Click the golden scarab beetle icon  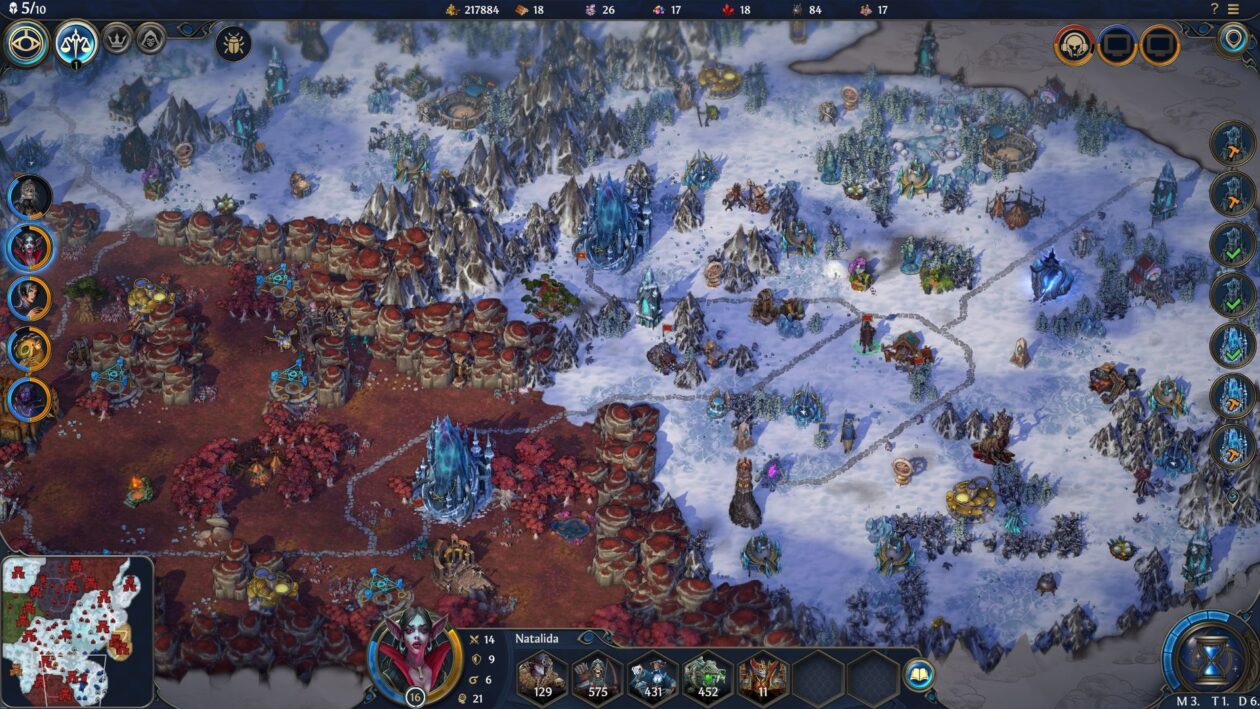coord(233,44)
